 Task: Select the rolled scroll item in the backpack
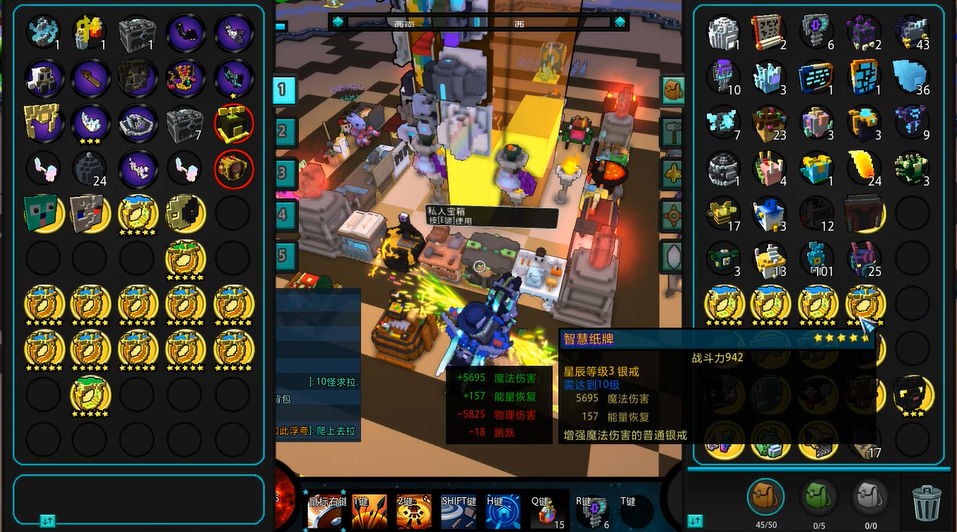769,32
